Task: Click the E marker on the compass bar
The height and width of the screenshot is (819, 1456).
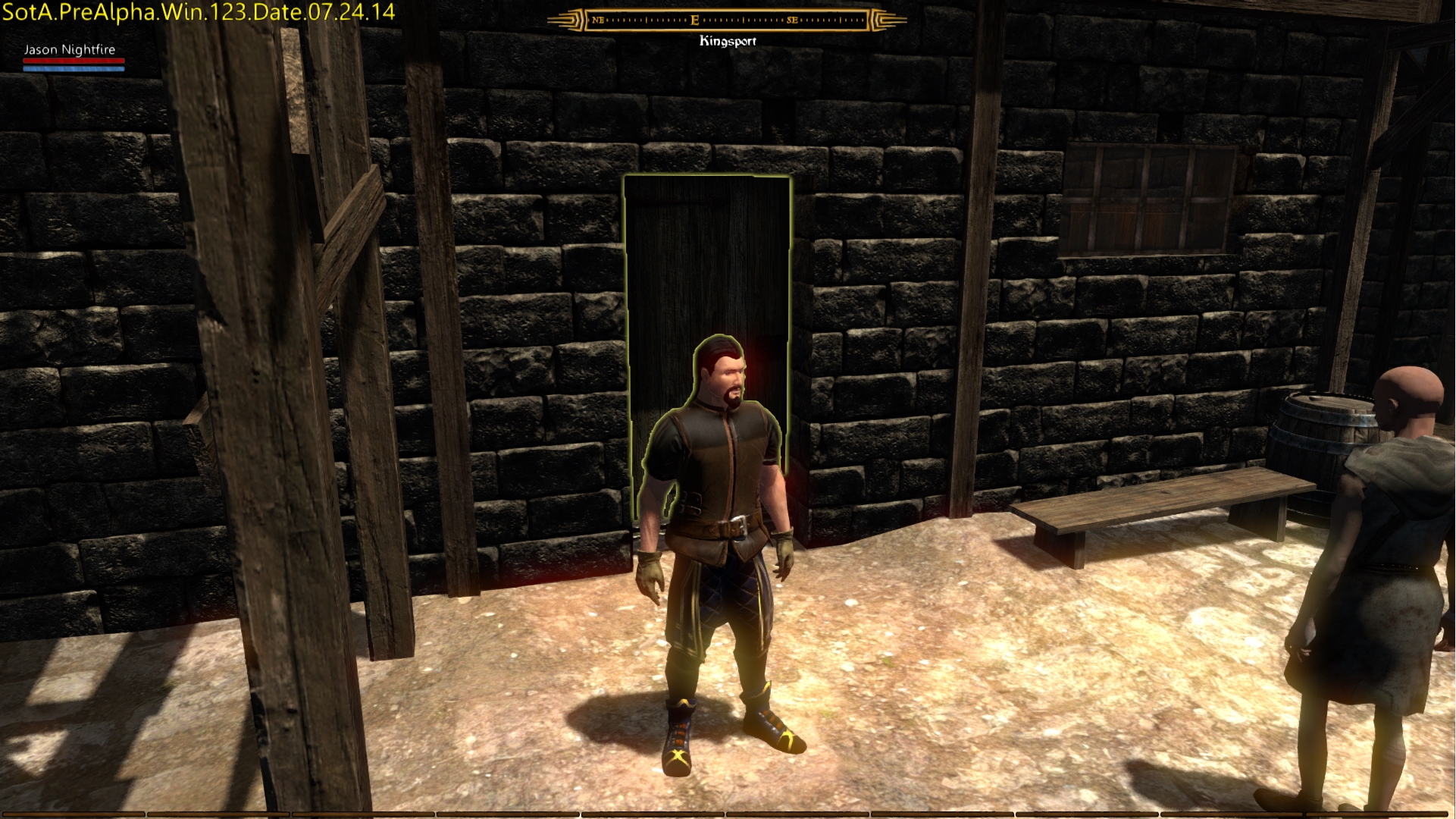Action: [x=694, y=19]
